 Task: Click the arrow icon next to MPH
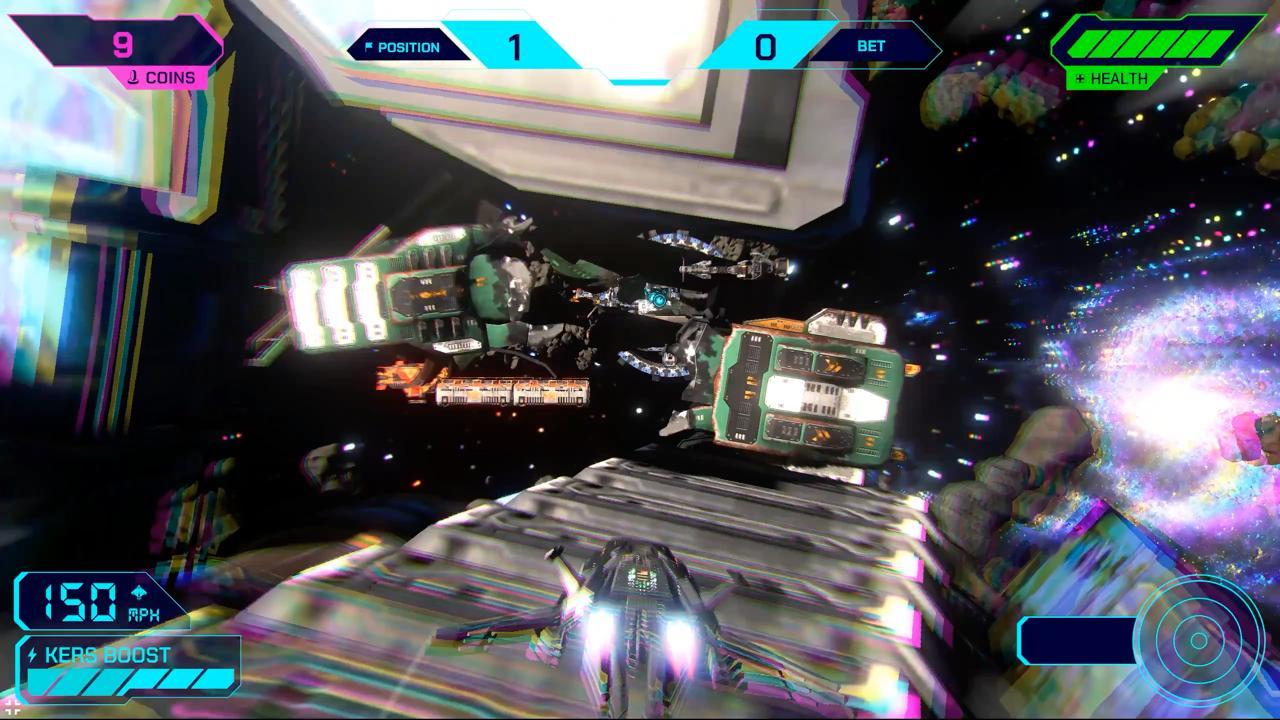(x=138, y=591)
